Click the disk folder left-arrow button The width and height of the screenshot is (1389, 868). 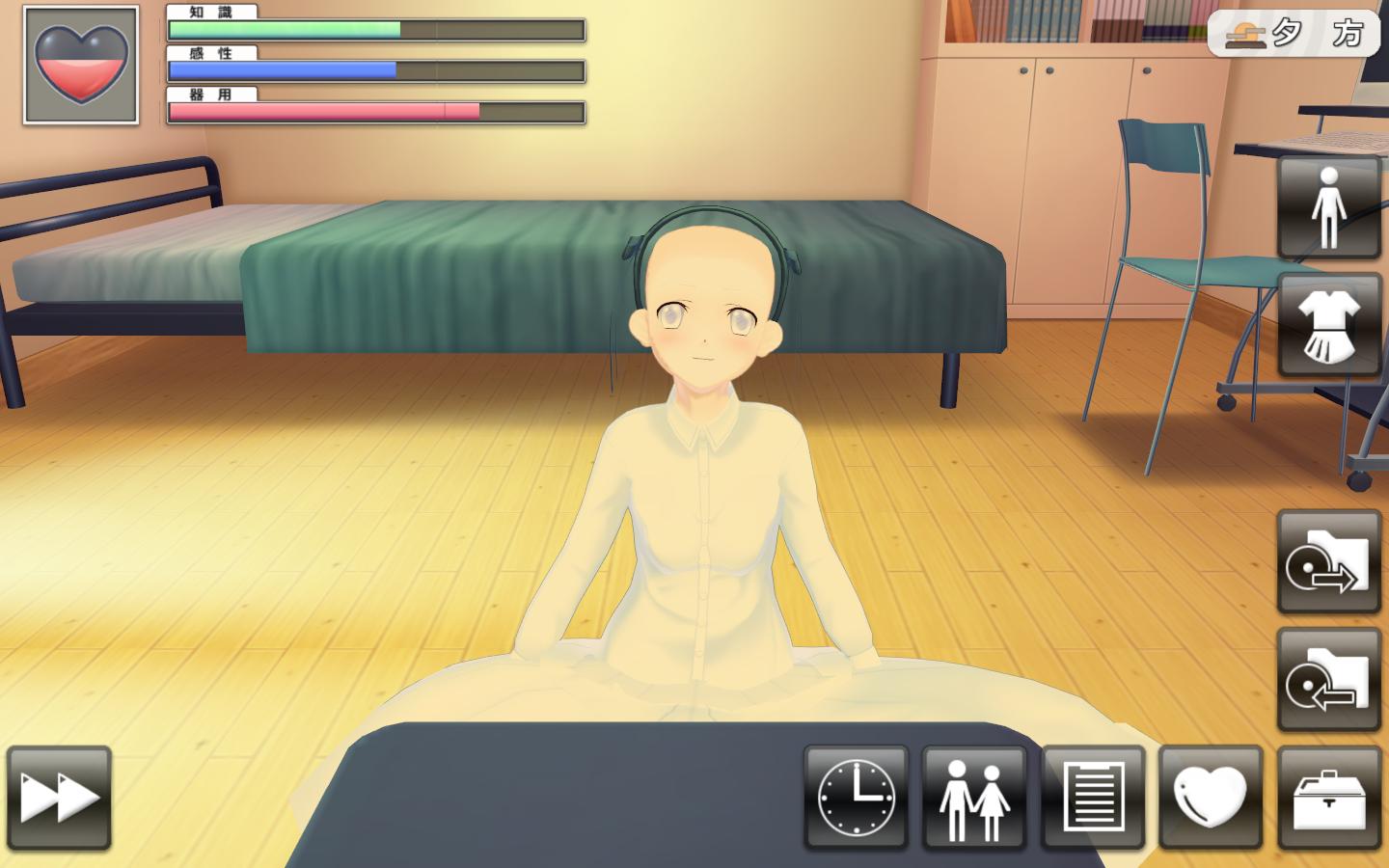coord(1329,680)
